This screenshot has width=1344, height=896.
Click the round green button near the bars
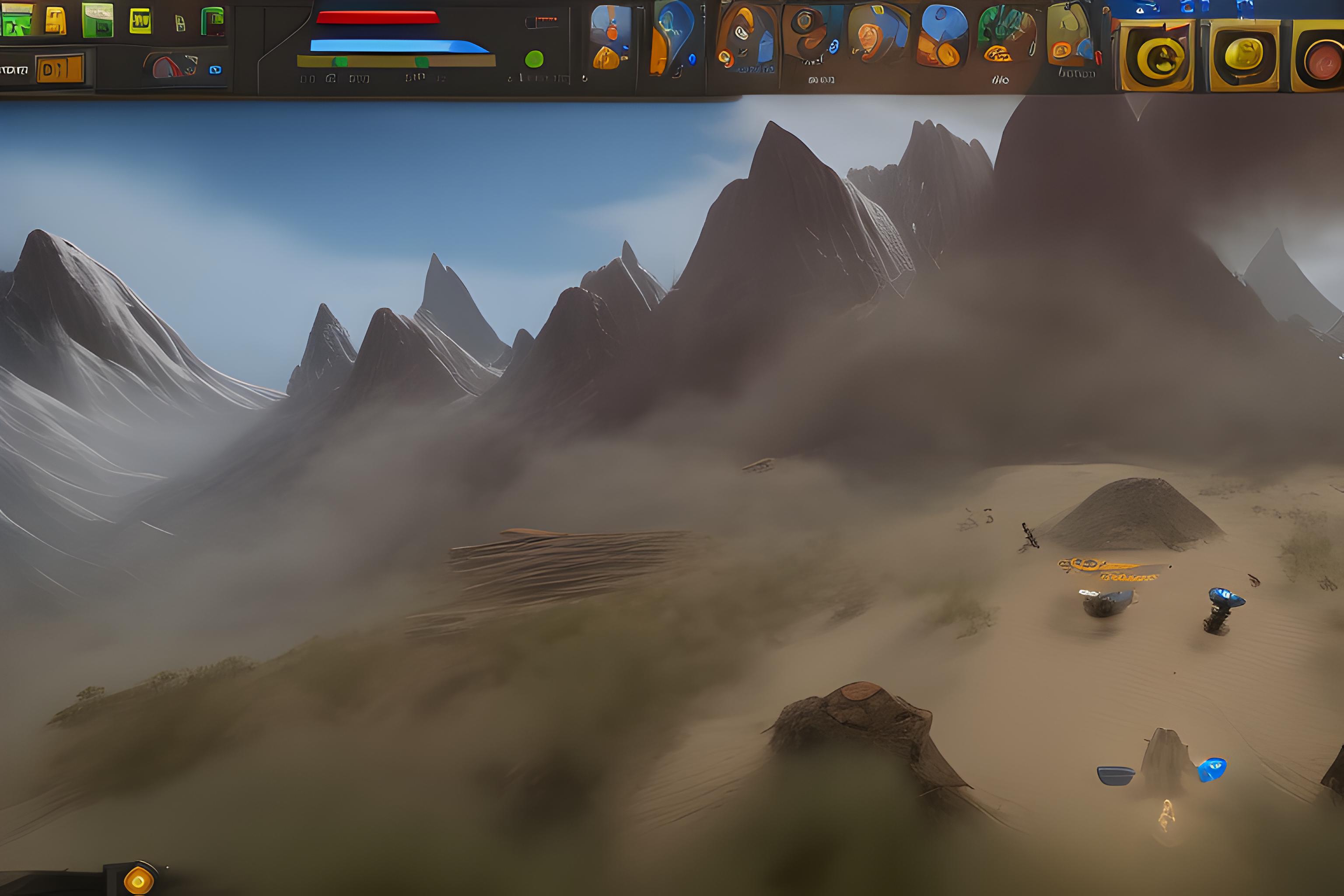[x=534, y=59]
